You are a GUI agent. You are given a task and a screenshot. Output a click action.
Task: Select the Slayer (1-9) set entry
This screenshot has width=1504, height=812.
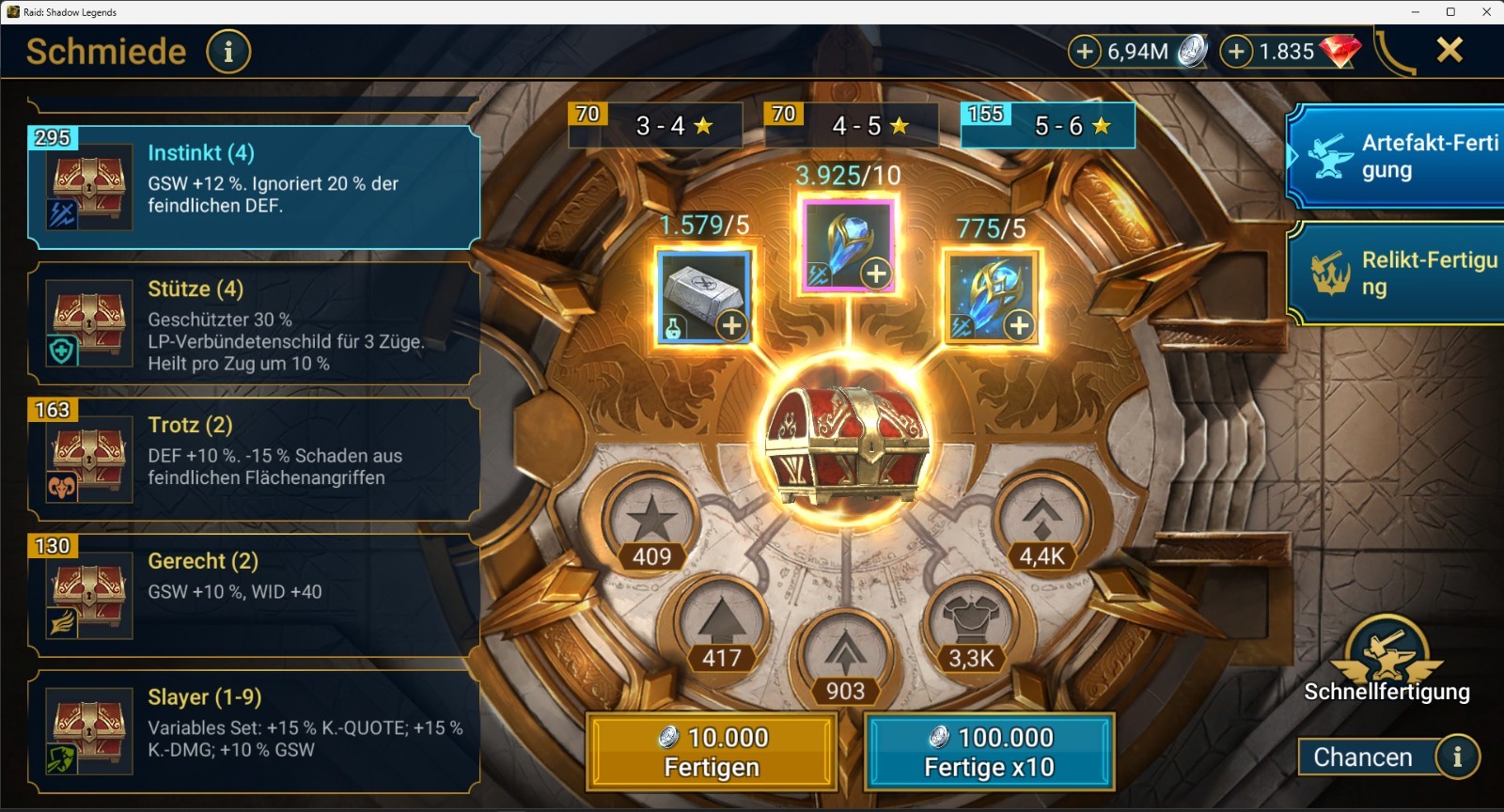point(254,731)
